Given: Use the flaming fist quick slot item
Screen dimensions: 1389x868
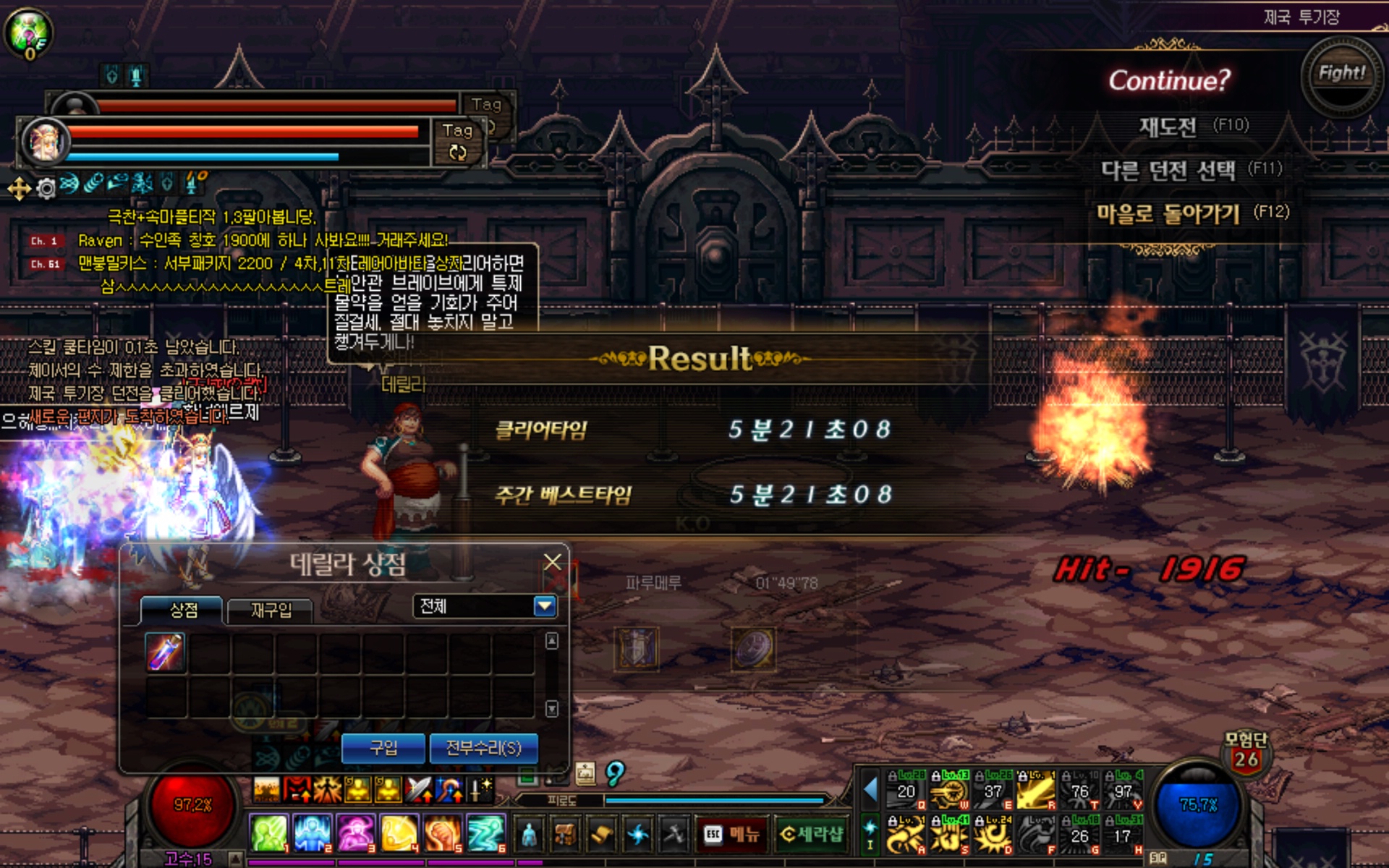Looking at the screenshot, I should tap(442, 833).
